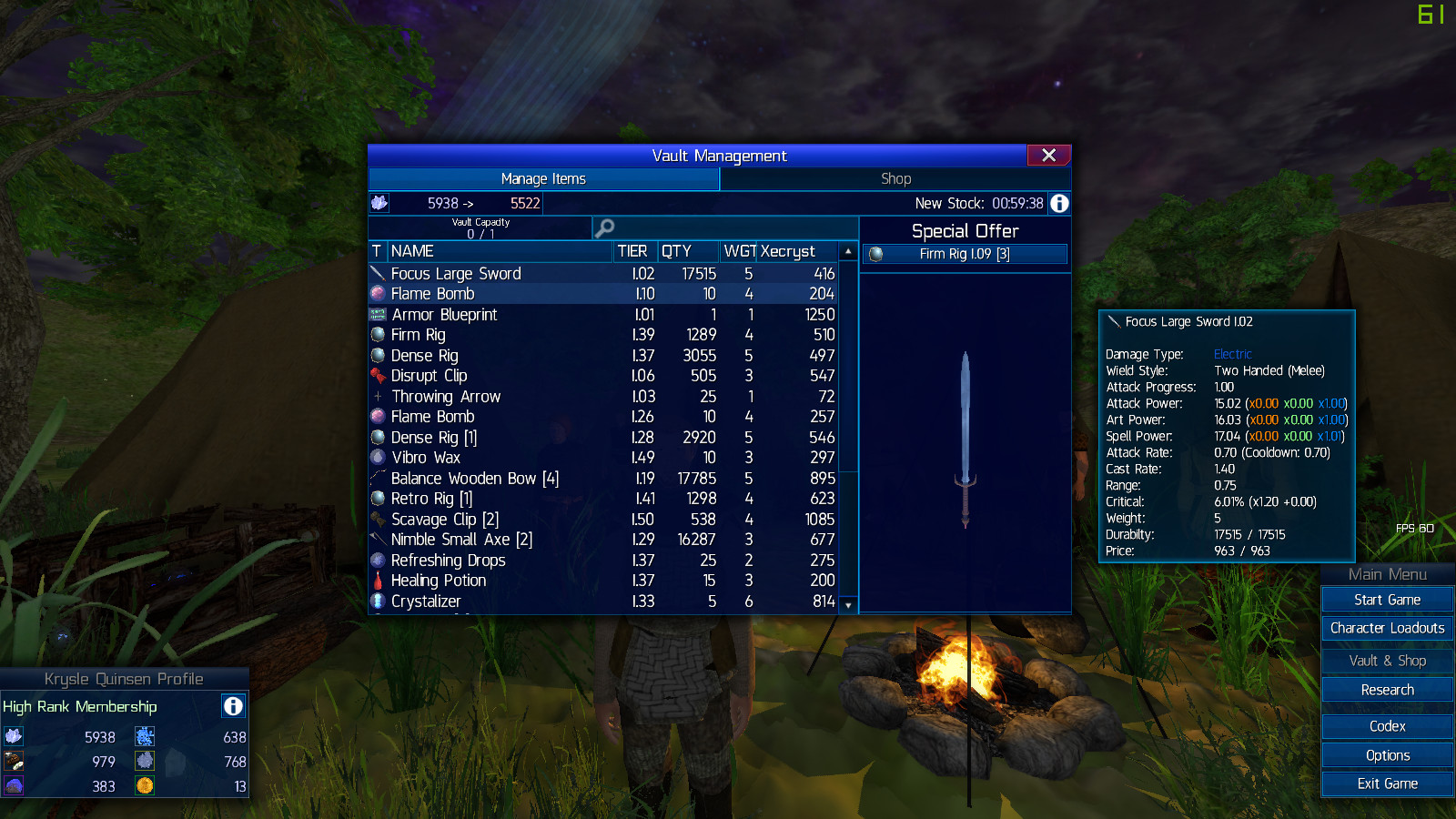Image resolution: width=1456 pixels, height=819 pixels.
Task: Click the Xecryst crystal currency icon
Action: 379,203
